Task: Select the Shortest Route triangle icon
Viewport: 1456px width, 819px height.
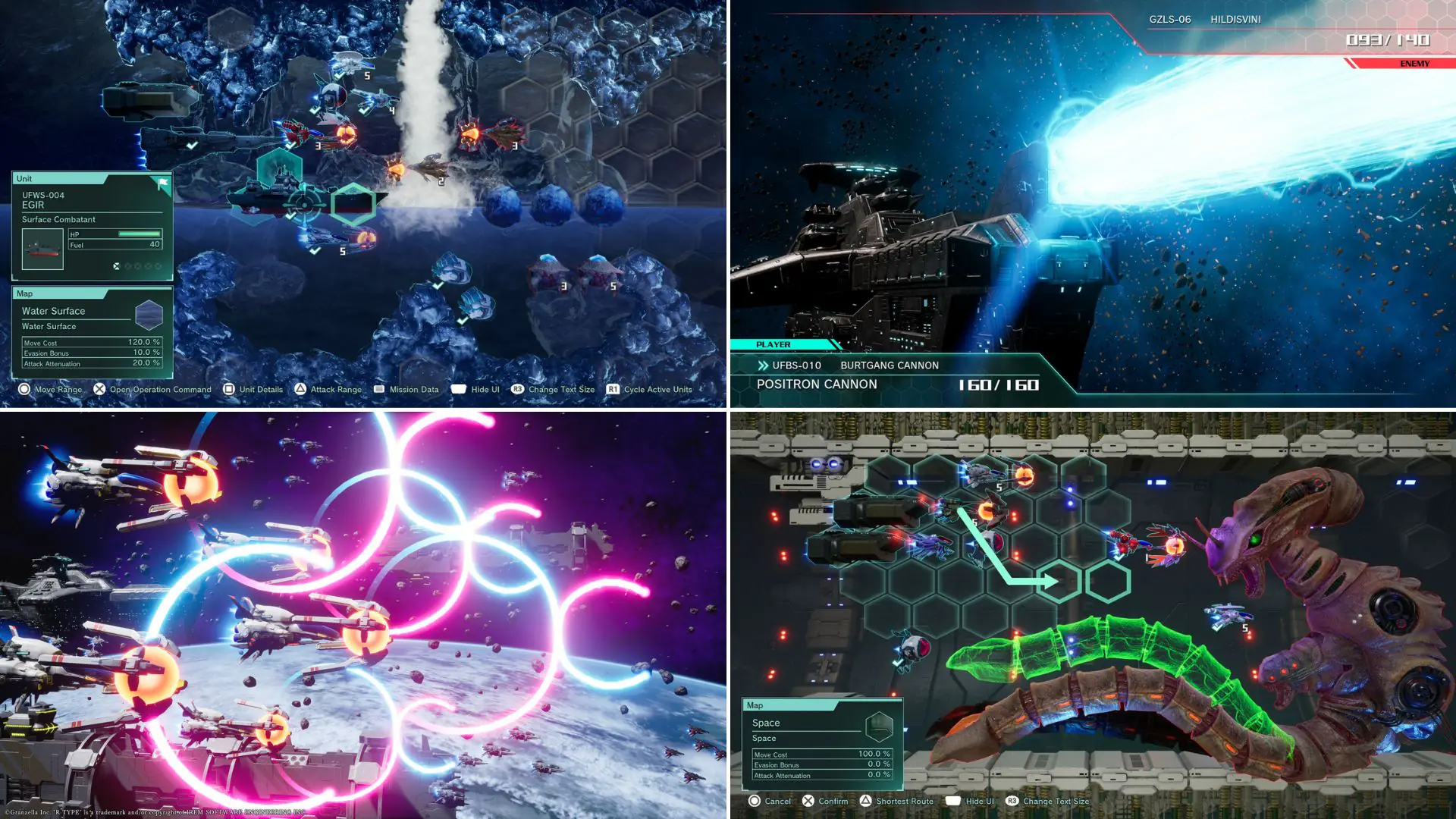Action: (867, 801)
